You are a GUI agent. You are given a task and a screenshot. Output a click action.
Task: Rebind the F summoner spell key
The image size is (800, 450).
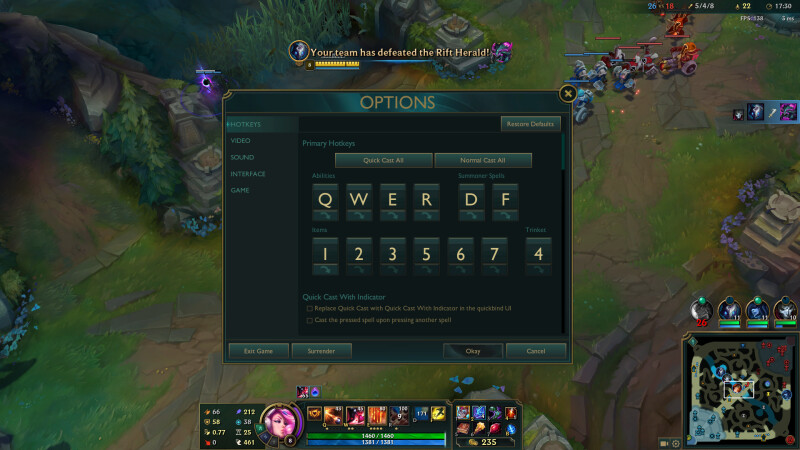click(506, 199)
